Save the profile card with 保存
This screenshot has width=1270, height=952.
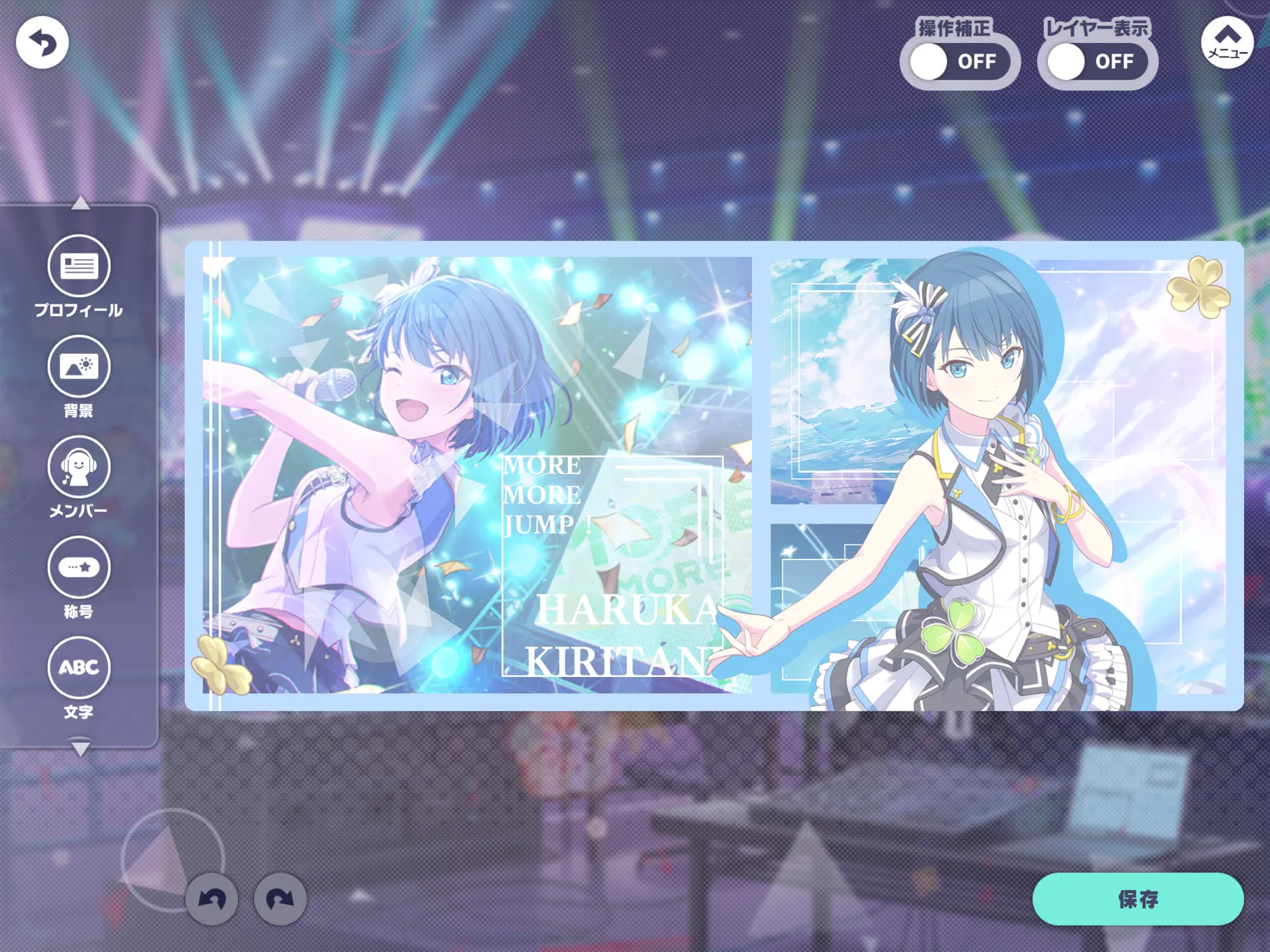(1137, 899)
